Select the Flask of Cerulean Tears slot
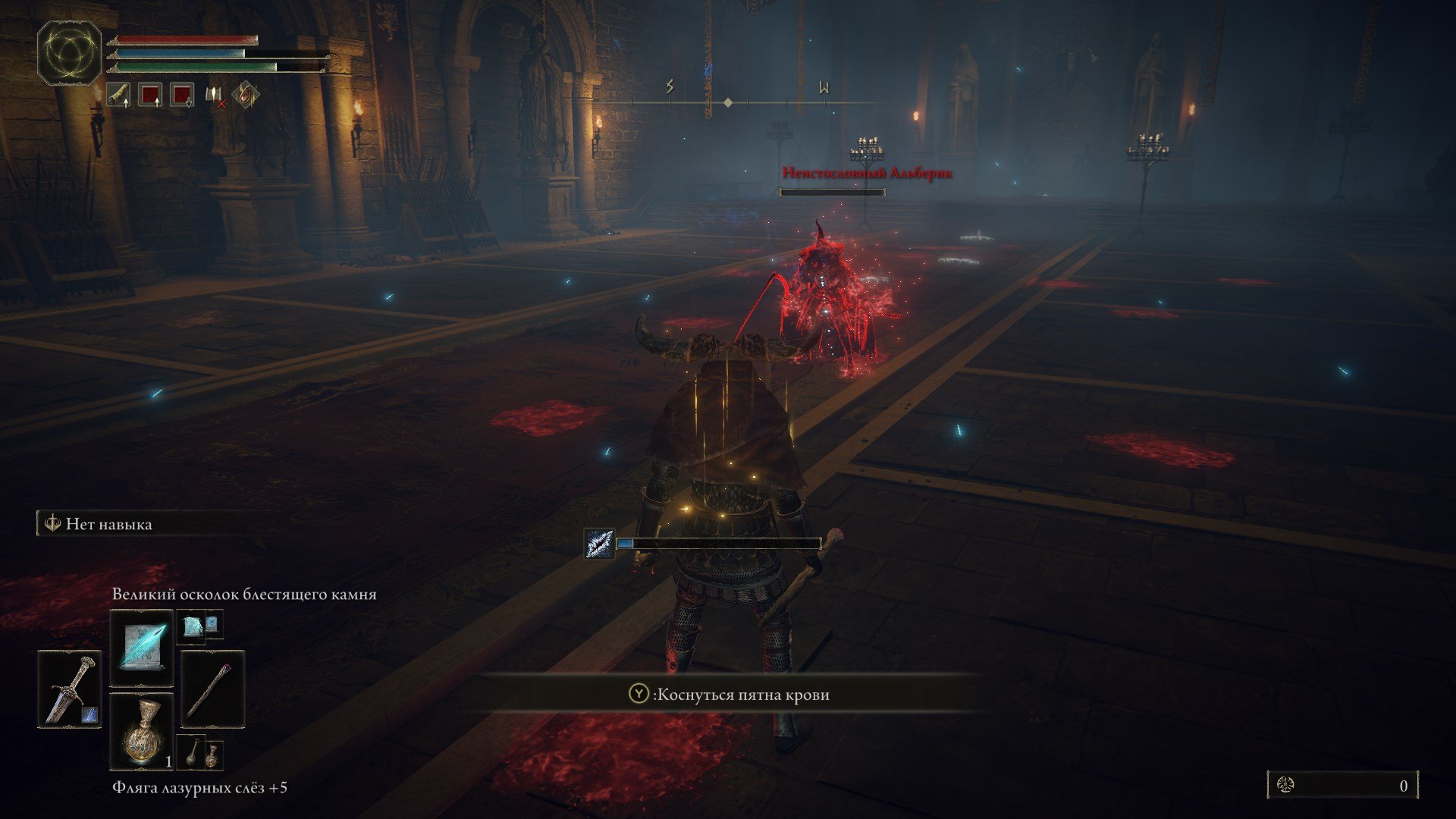This screenshot has width=1456, height=819. (142, 730)
